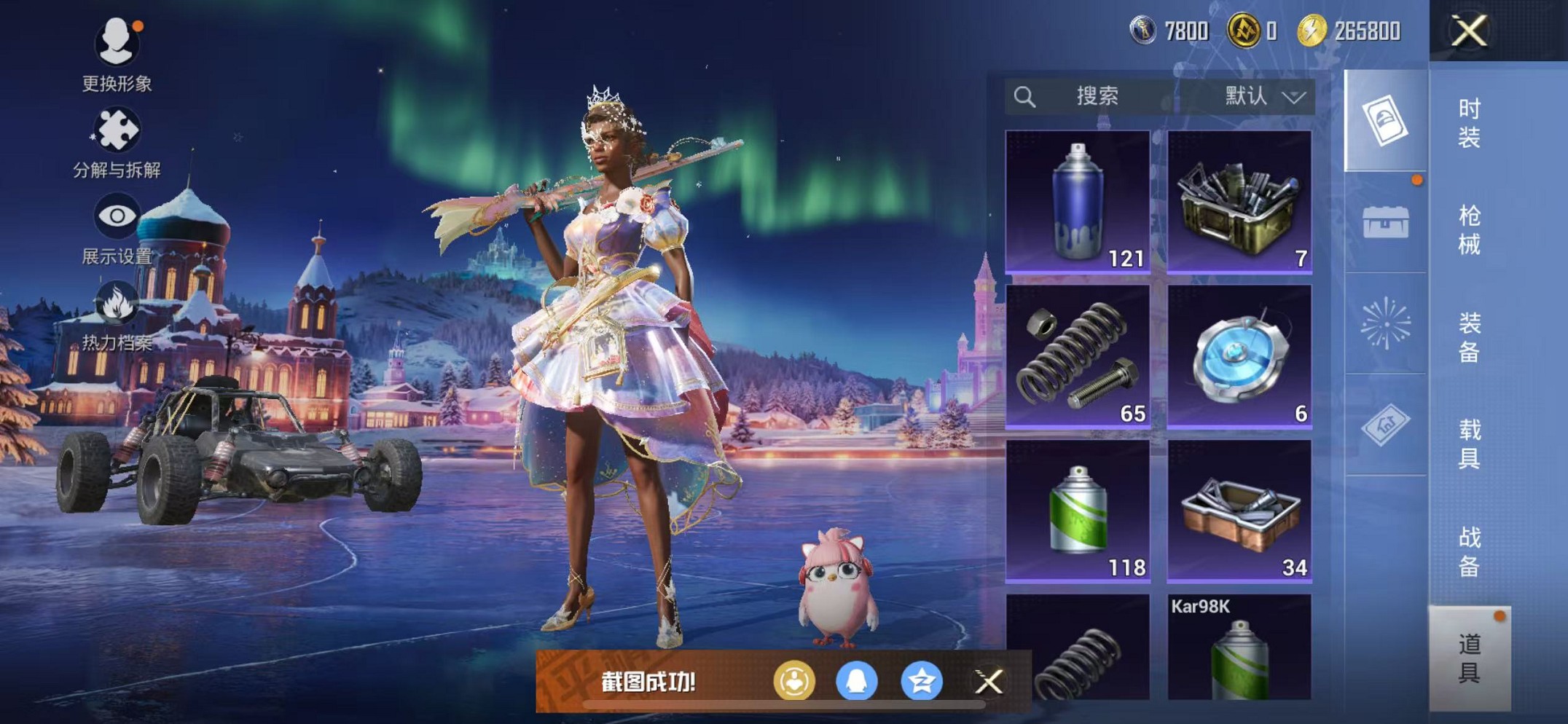1568x724 pixels.
Task: Open the 热力档案 flame profile
Action: pyautogui.click(x=117, y=315)
